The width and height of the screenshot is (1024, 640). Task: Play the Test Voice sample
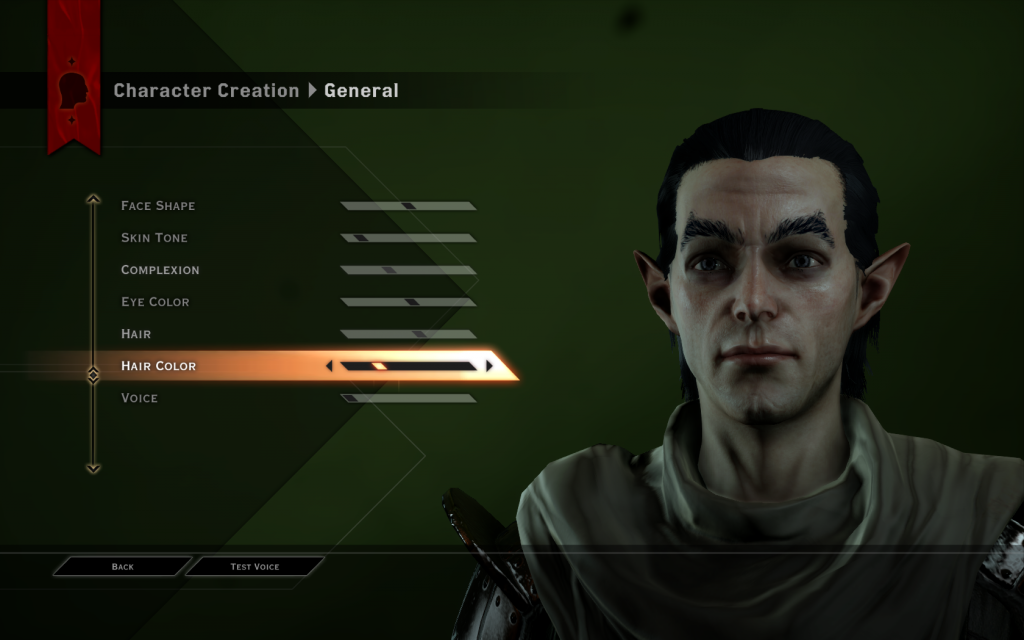click(x=255, y=567)
